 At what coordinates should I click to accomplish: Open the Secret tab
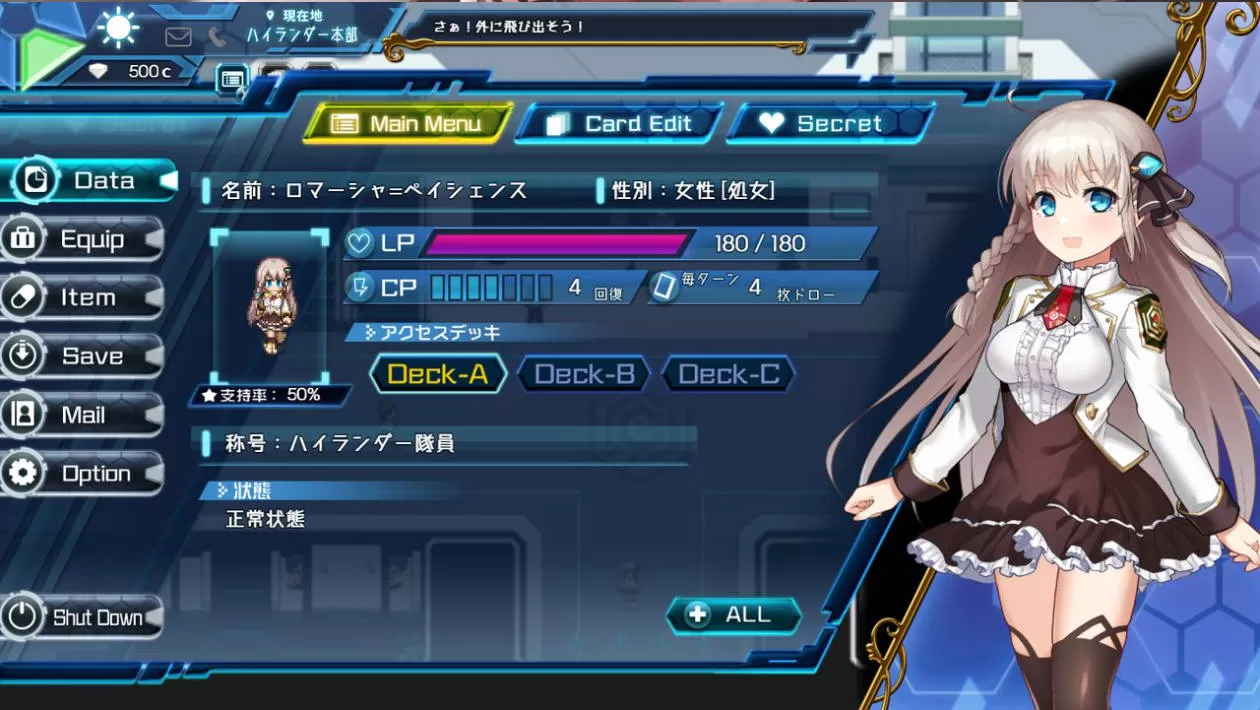point(830,124)
